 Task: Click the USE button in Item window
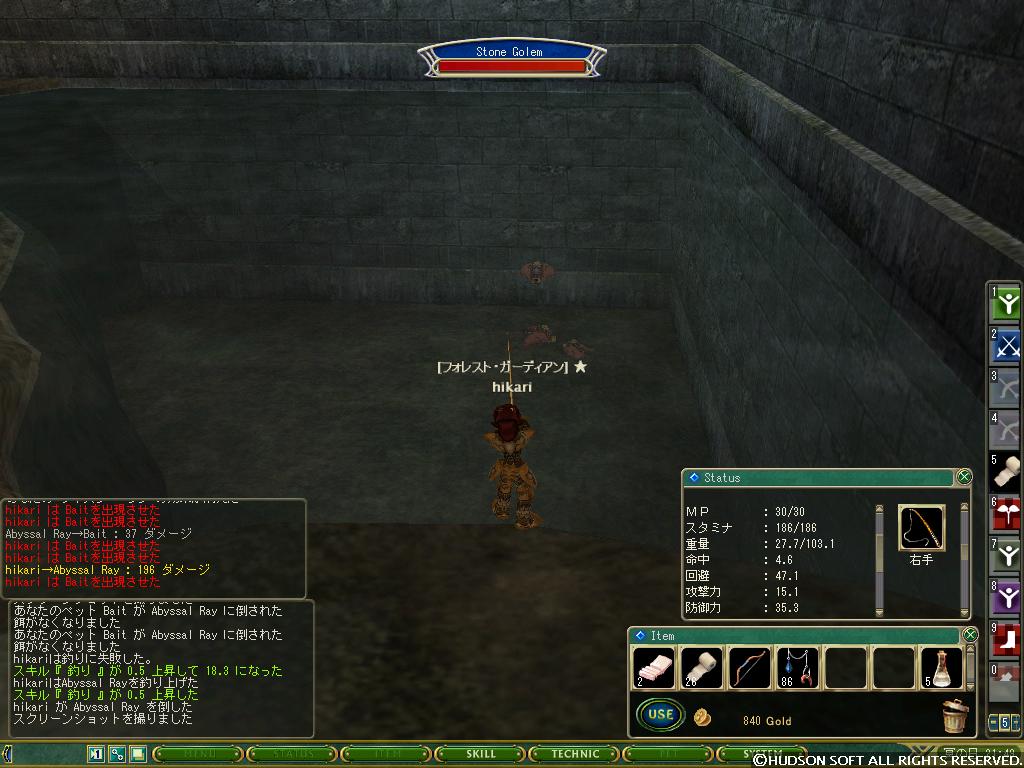tap(660, 715)
